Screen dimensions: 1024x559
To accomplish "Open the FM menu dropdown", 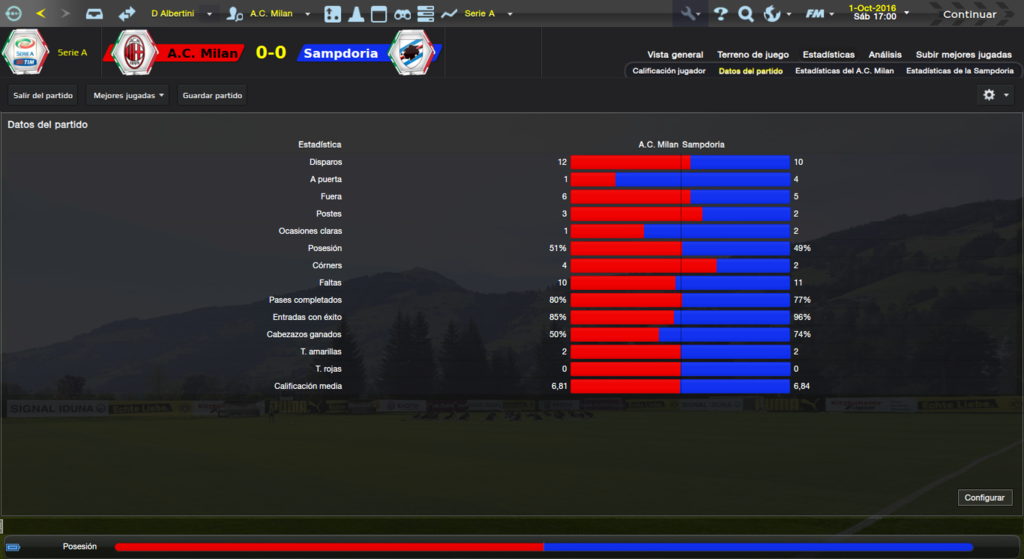I will pyautogui.click(x=820, y=14).
